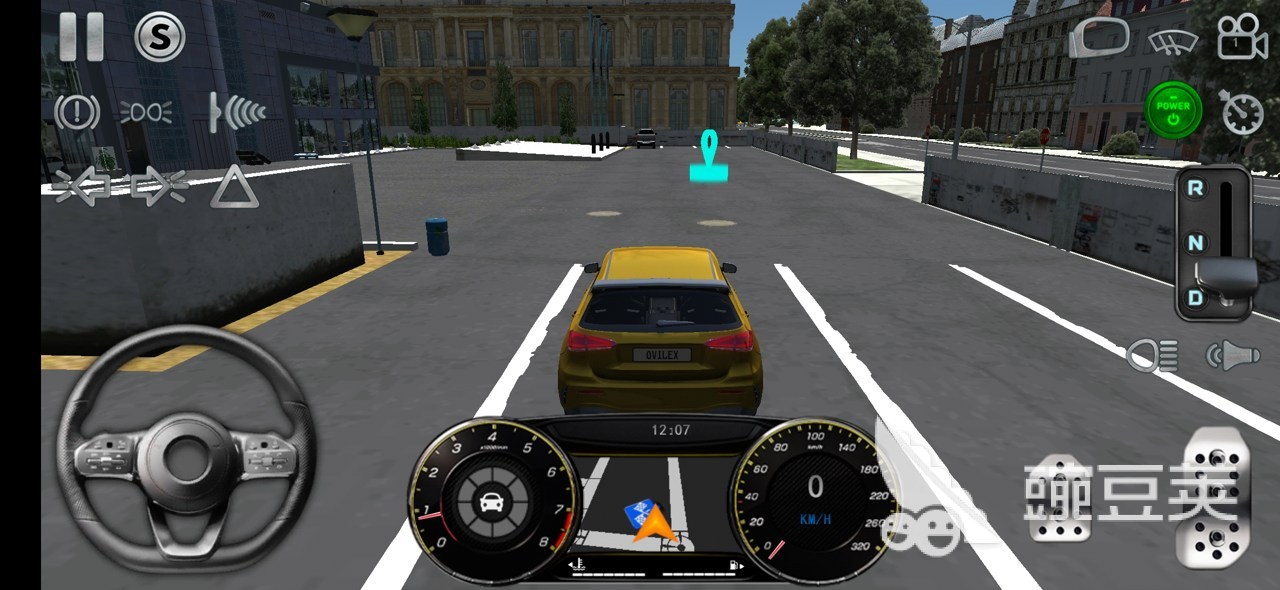Shift gear to N neutral

[1195, 242]
